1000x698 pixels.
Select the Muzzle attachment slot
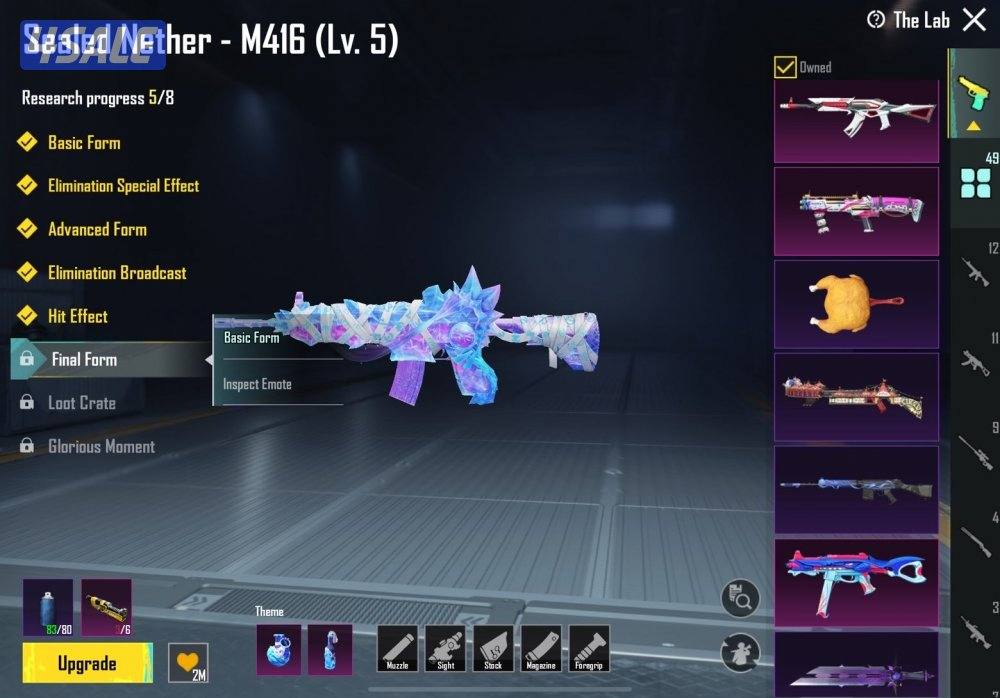click(x=397, y=648)
